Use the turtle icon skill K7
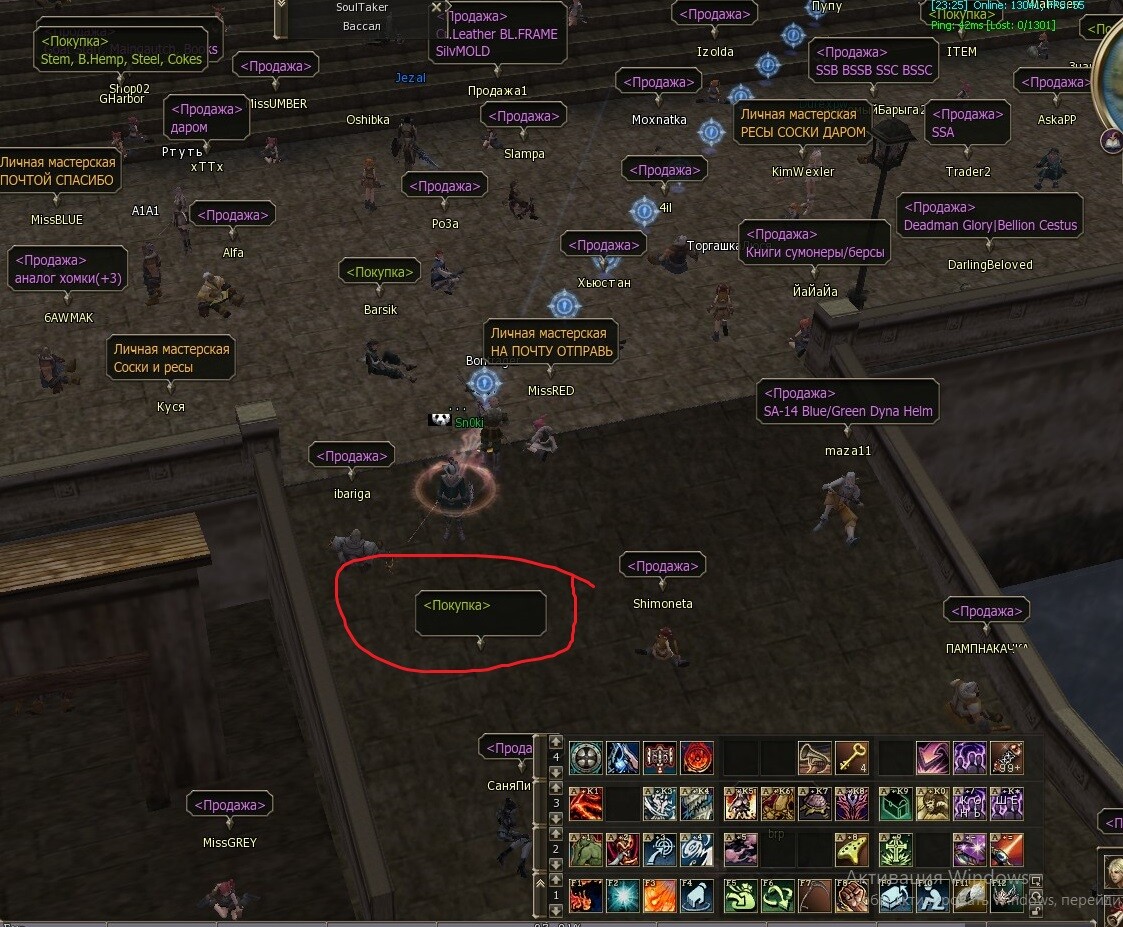This screenshot has height=927, width=1123. [x=814, y=803]
